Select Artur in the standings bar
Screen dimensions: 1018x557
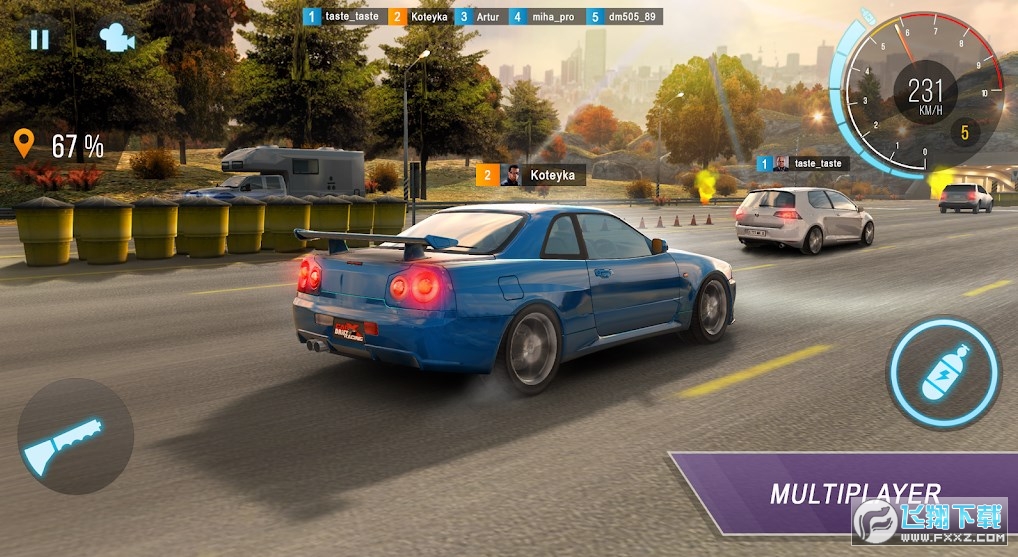(x=480, y=17)
